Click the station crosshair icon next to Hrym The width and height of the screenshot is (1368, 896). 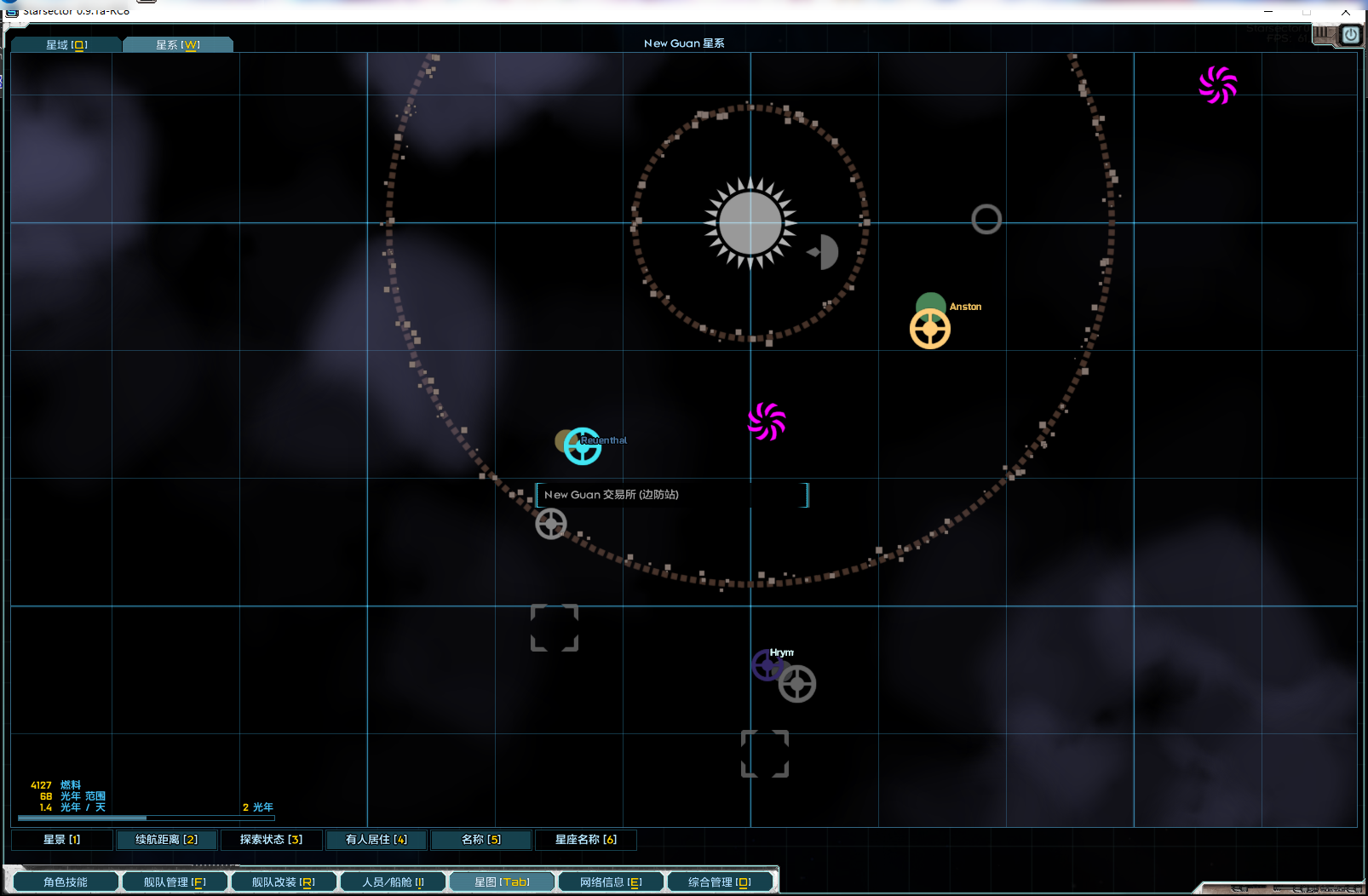798,683
